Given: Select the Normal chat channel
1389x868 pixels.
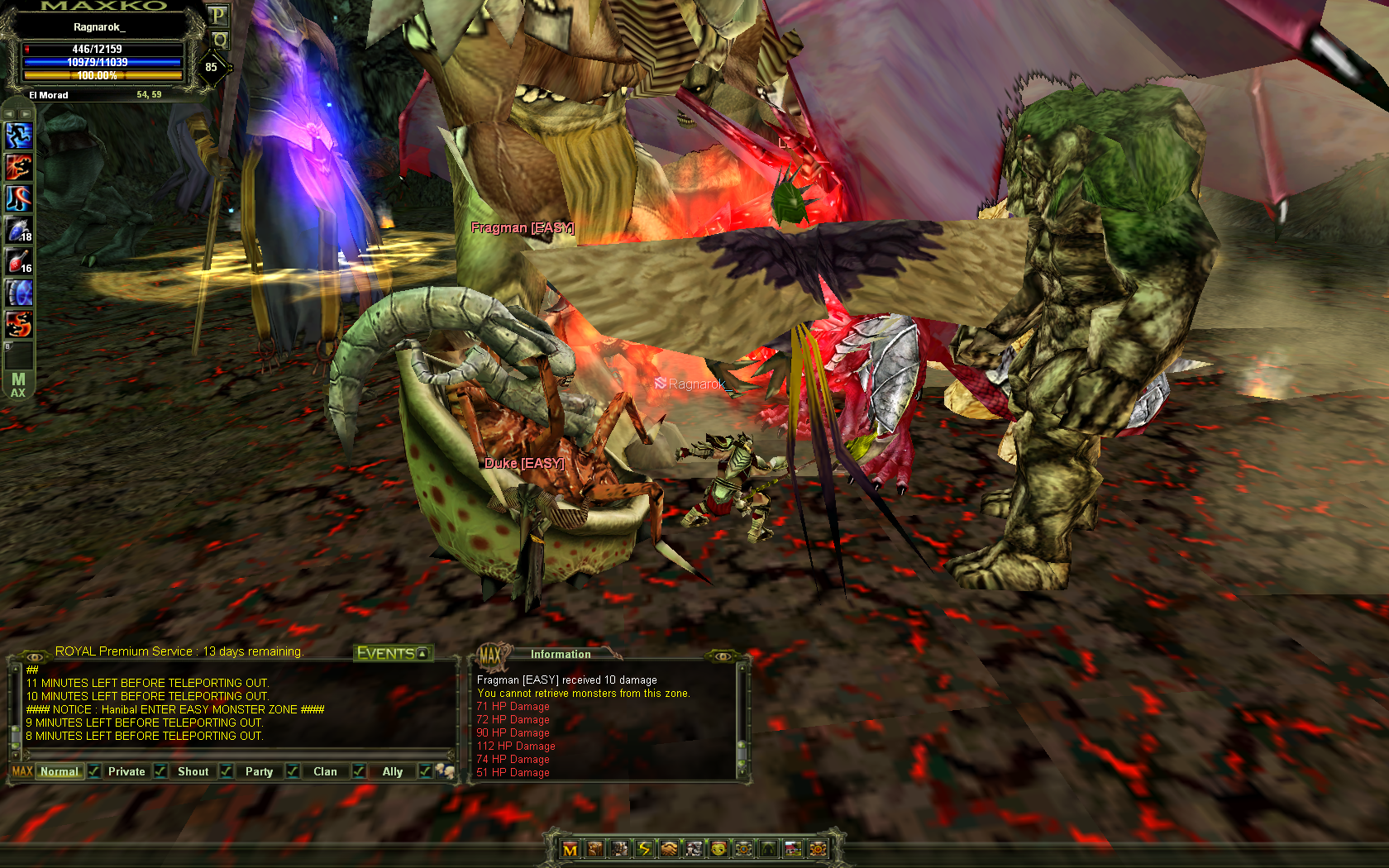Looking at the screenshot, I should click(x=60, y=771).
